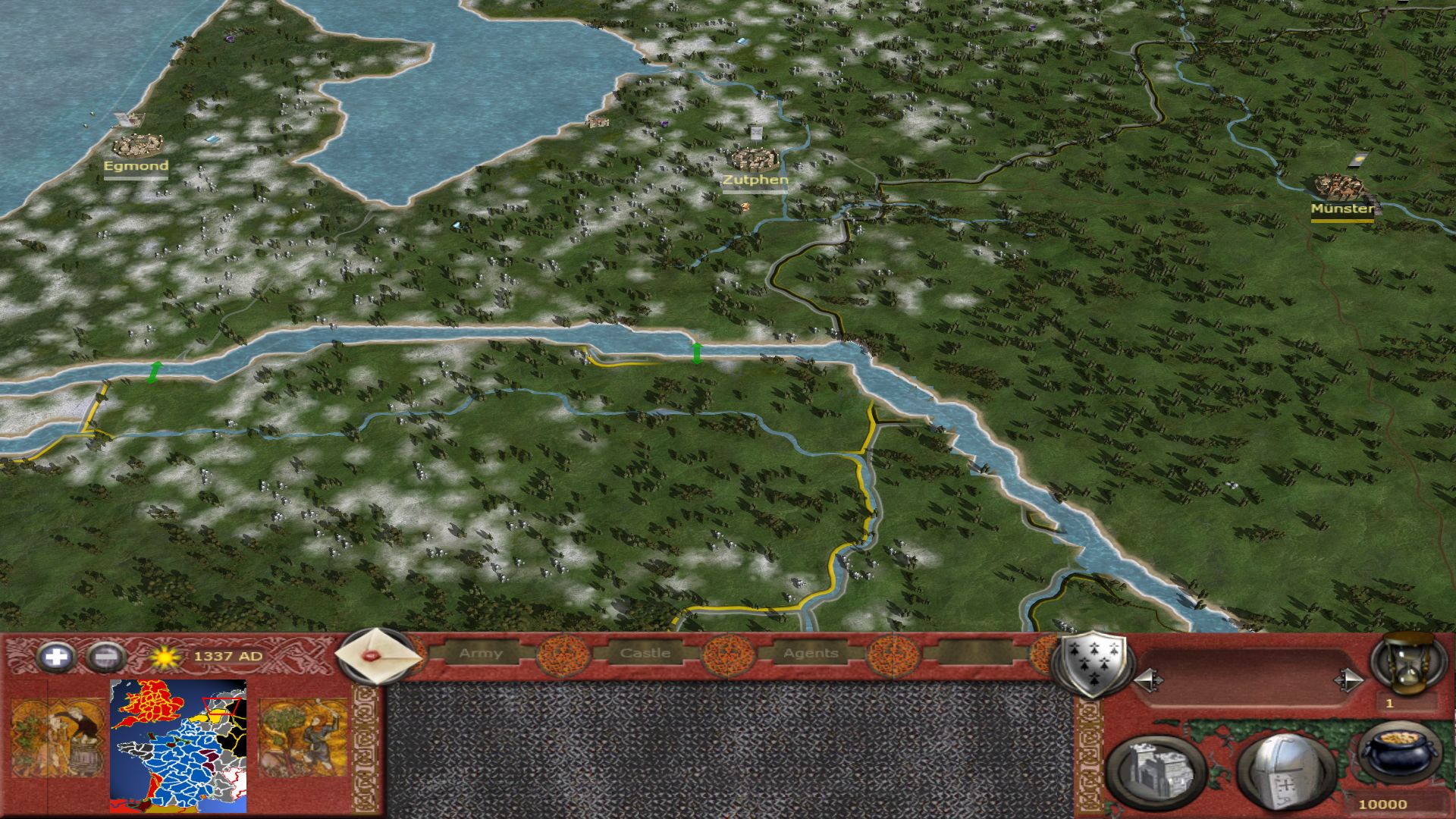
Task: End the turn with the hourglass button
Action: pyautogui.click(x=1409, y=664)
